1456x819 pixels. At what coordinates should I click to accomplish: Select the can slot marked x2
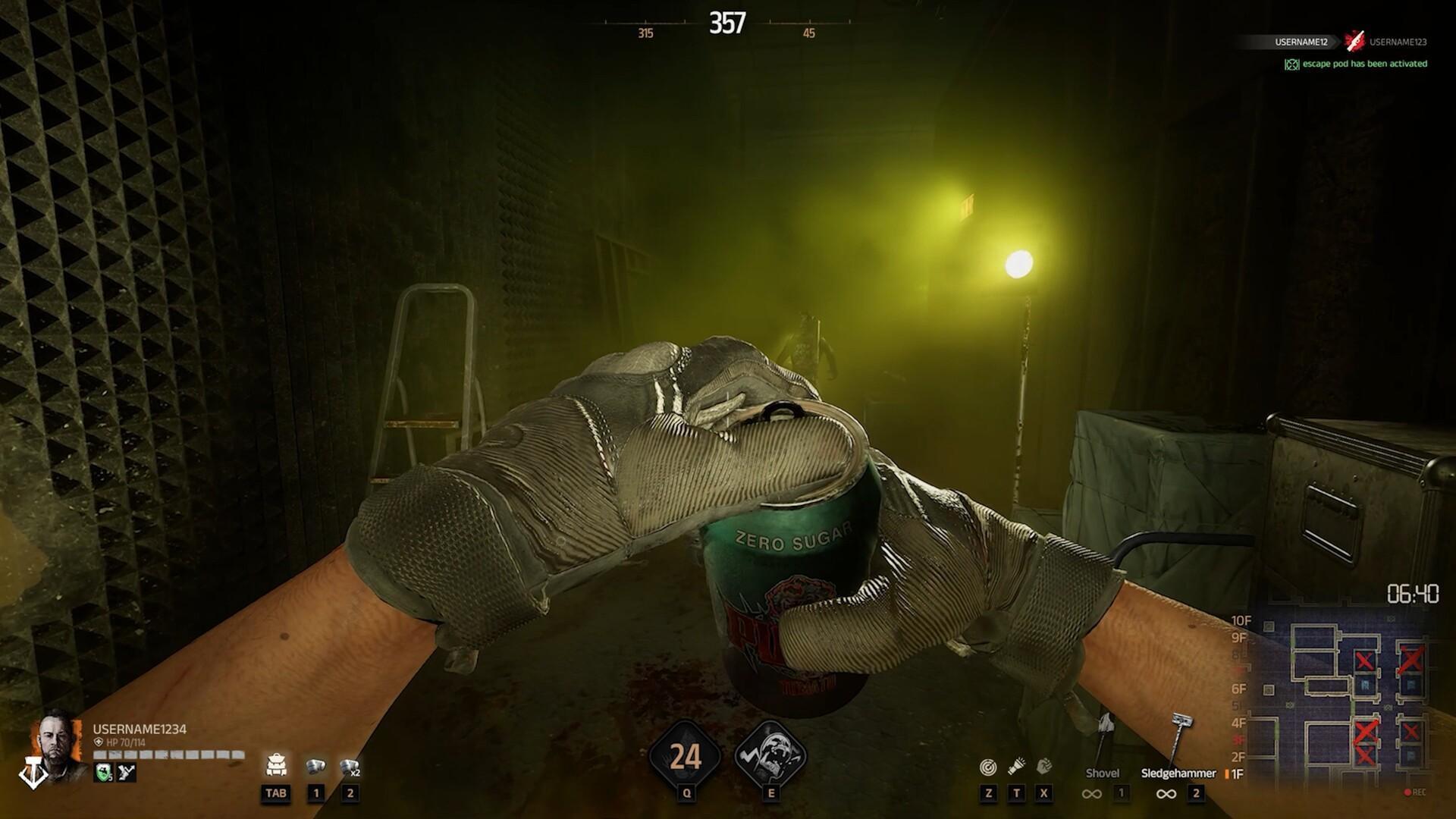pyautogui.click(x=350, y=767)
